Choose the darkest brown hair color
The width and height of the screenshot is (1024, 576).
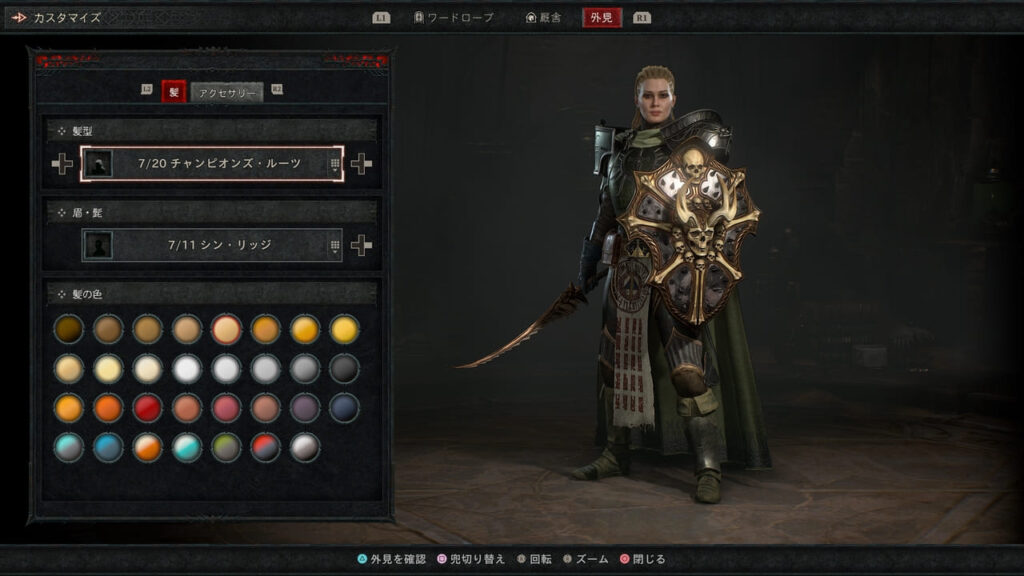(69, 329)
